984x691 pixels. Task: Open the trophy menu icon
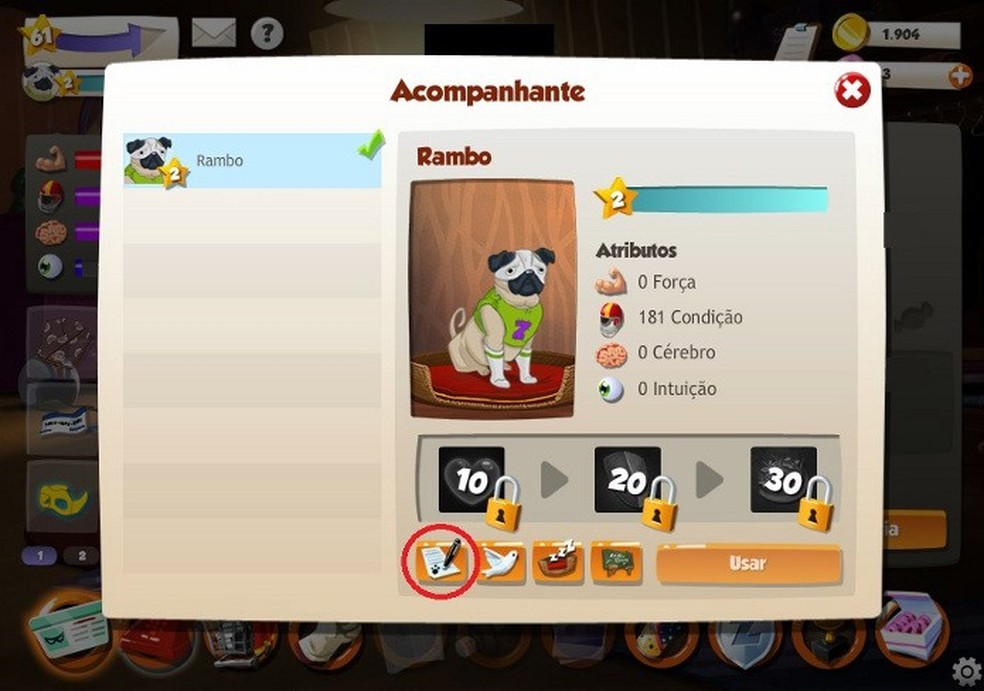pyautogui.click(x=826, y=640)
